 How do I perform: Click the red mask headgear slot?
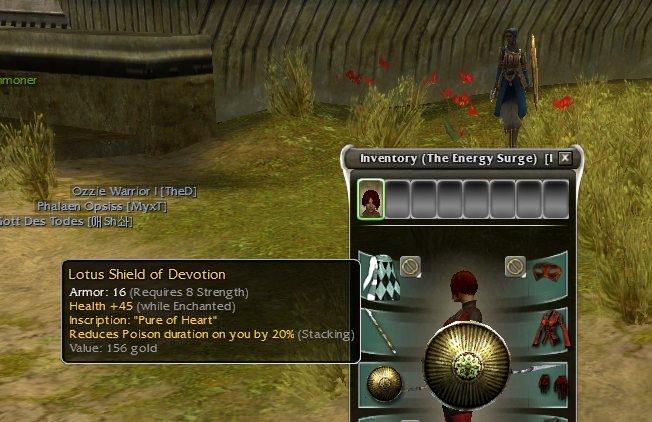tap(547, 274)
